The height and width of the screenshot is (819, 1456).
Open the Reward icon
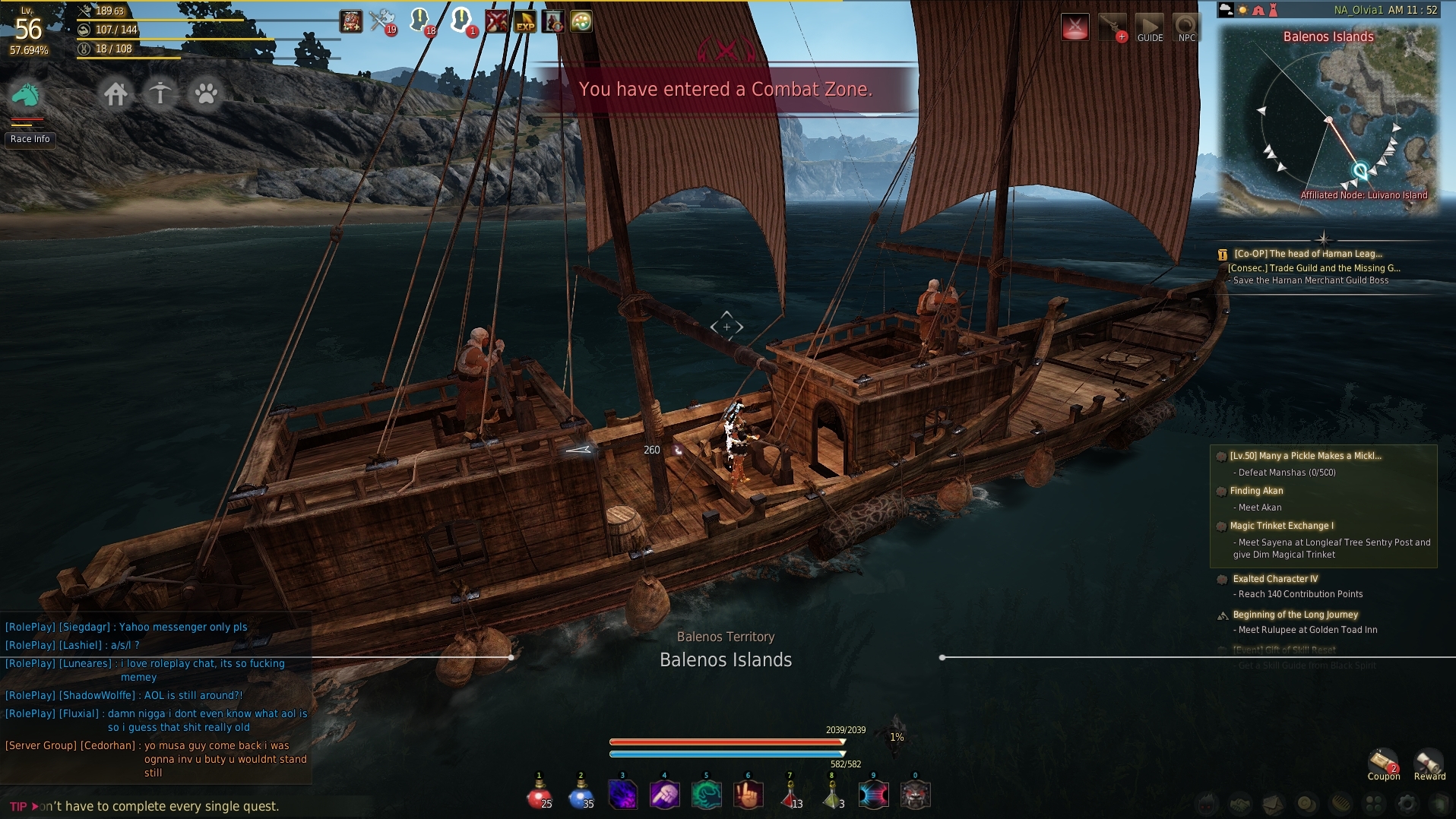tap(1429, 764)
